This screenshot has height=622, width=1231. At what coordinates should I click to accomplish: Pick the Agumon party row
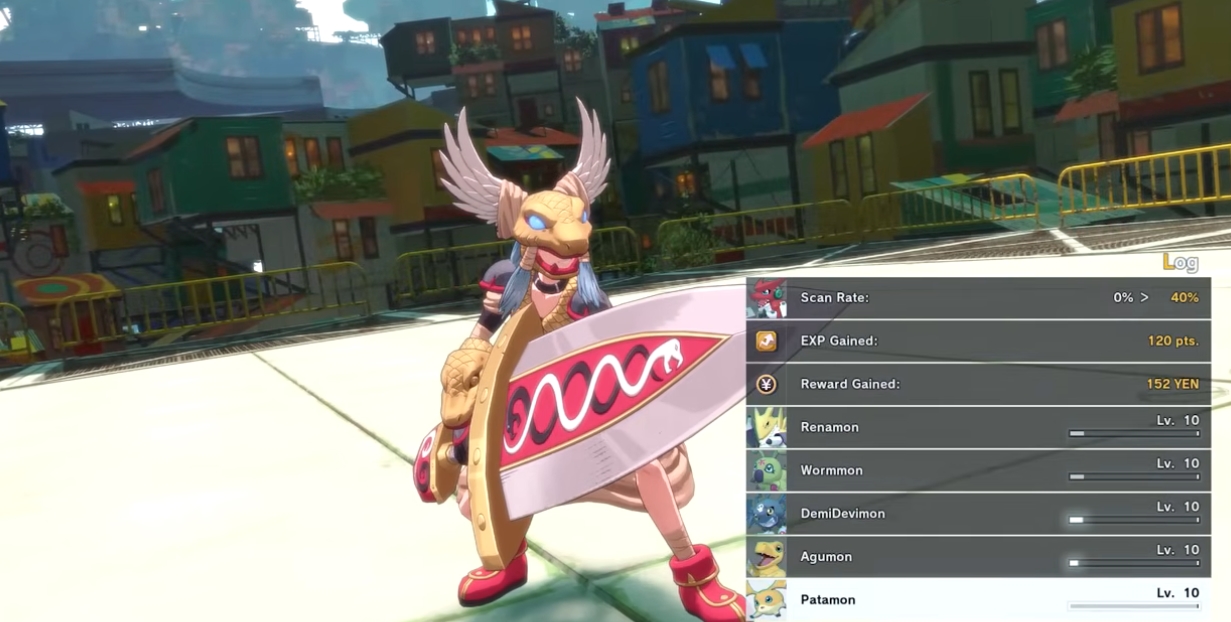click(978, 556)
